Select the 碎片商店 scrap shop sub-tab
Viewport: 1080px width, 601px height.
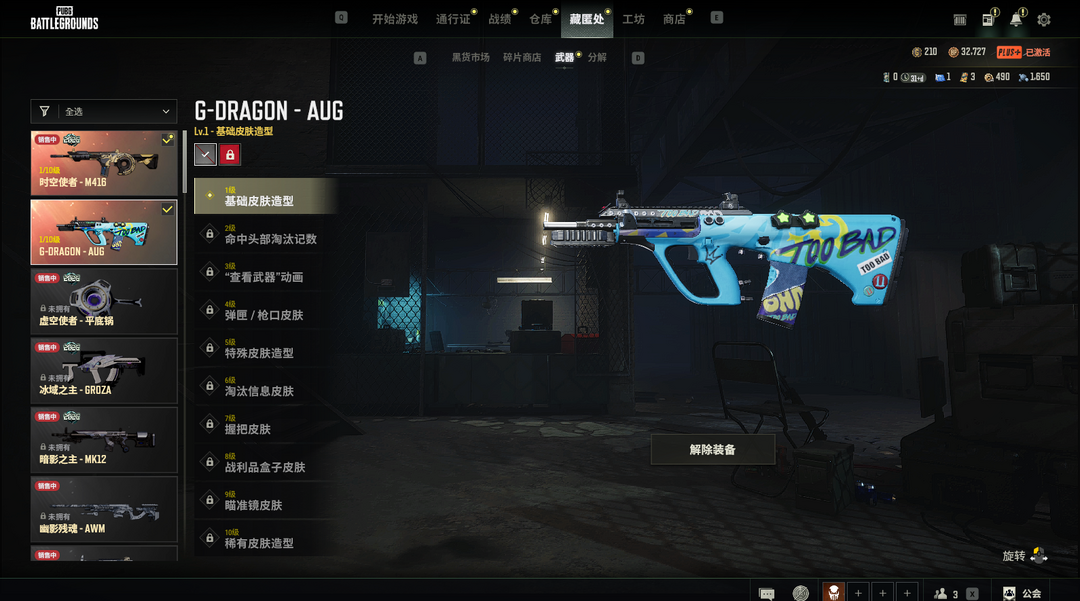(522, 58)
